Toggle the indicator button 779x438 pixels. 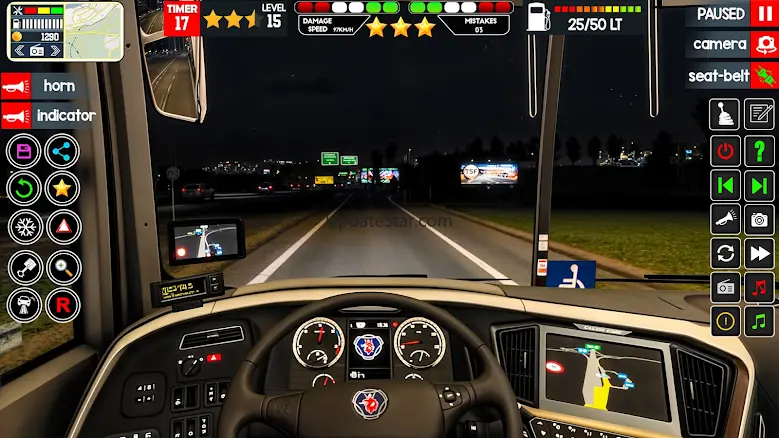[x=50, y=116]
